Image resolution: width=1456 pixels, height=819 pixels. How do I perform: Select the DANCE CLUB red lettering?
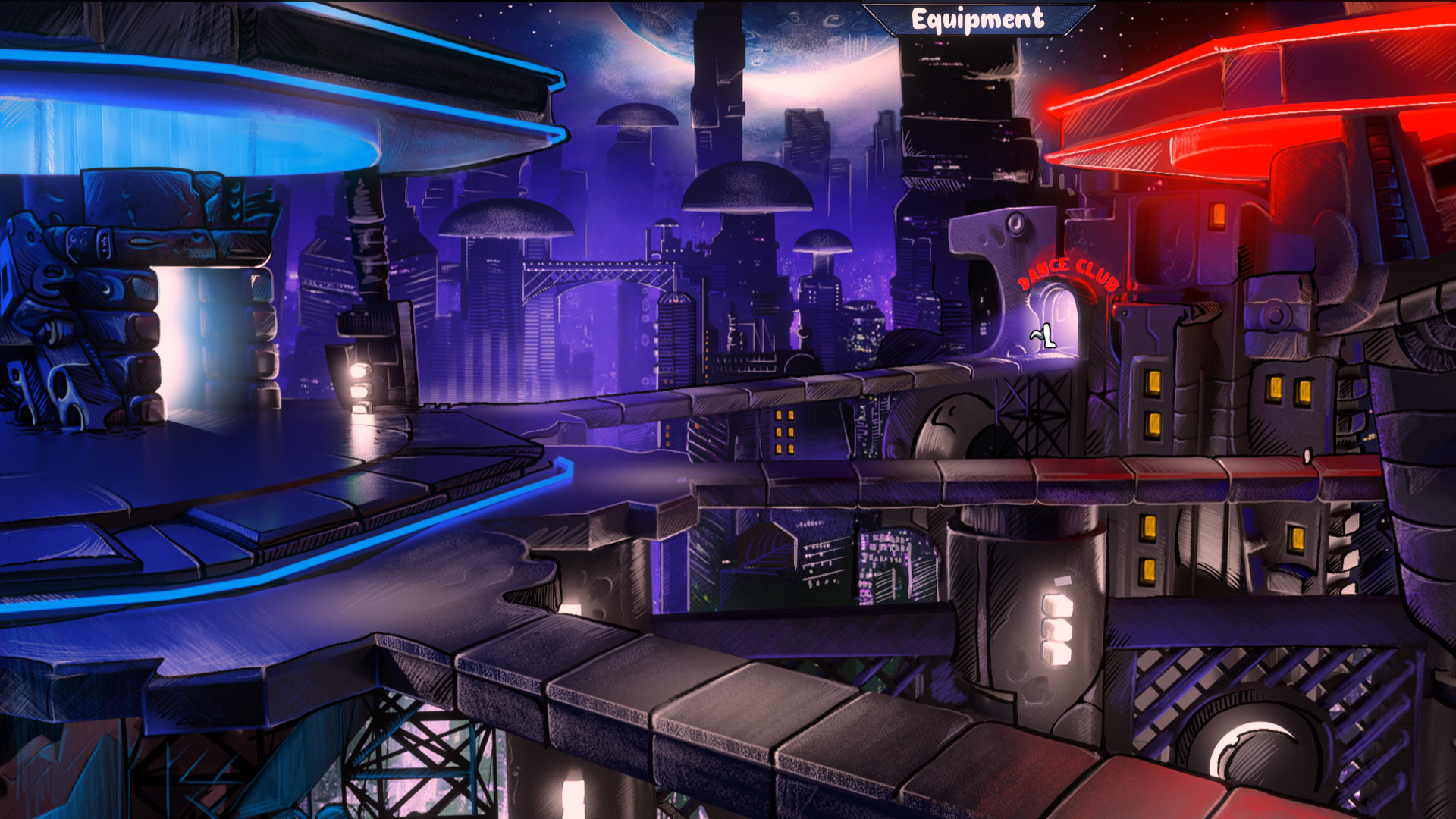pyautogui.click(x=1068, y=275)
